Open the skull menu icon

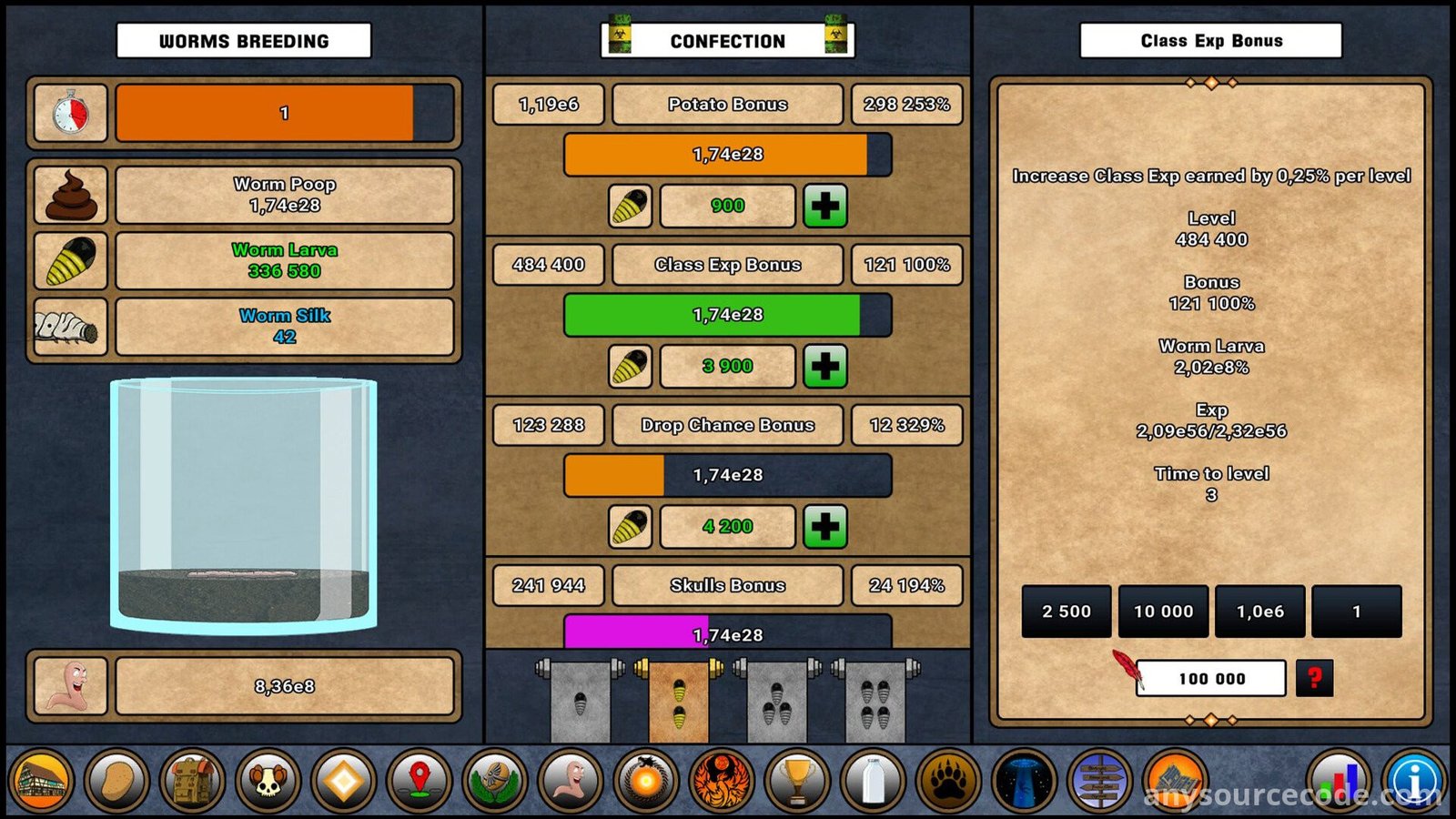pos(268,781)
